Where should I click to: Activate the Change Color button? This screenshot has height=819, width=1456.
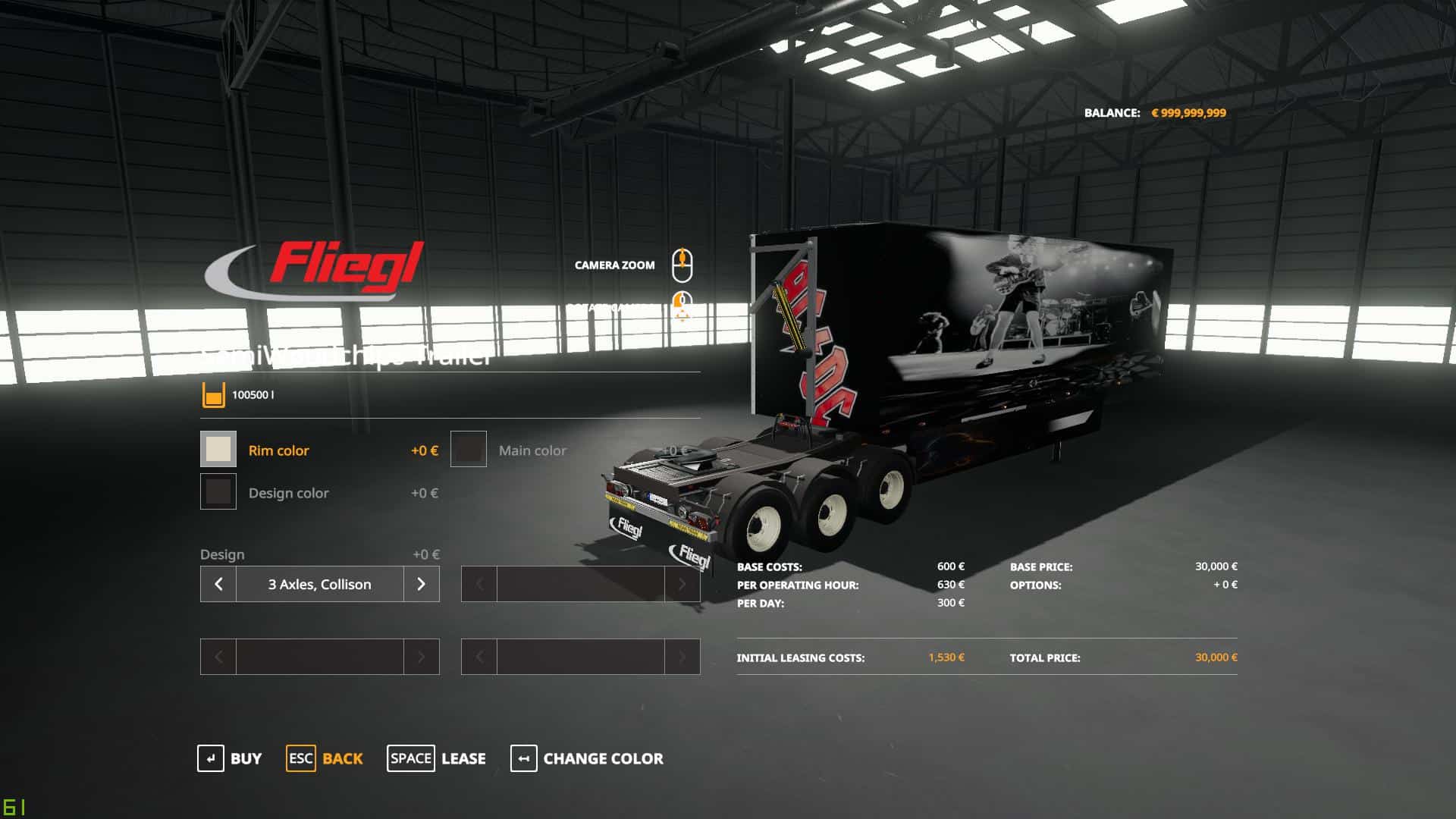click(586, 758)
